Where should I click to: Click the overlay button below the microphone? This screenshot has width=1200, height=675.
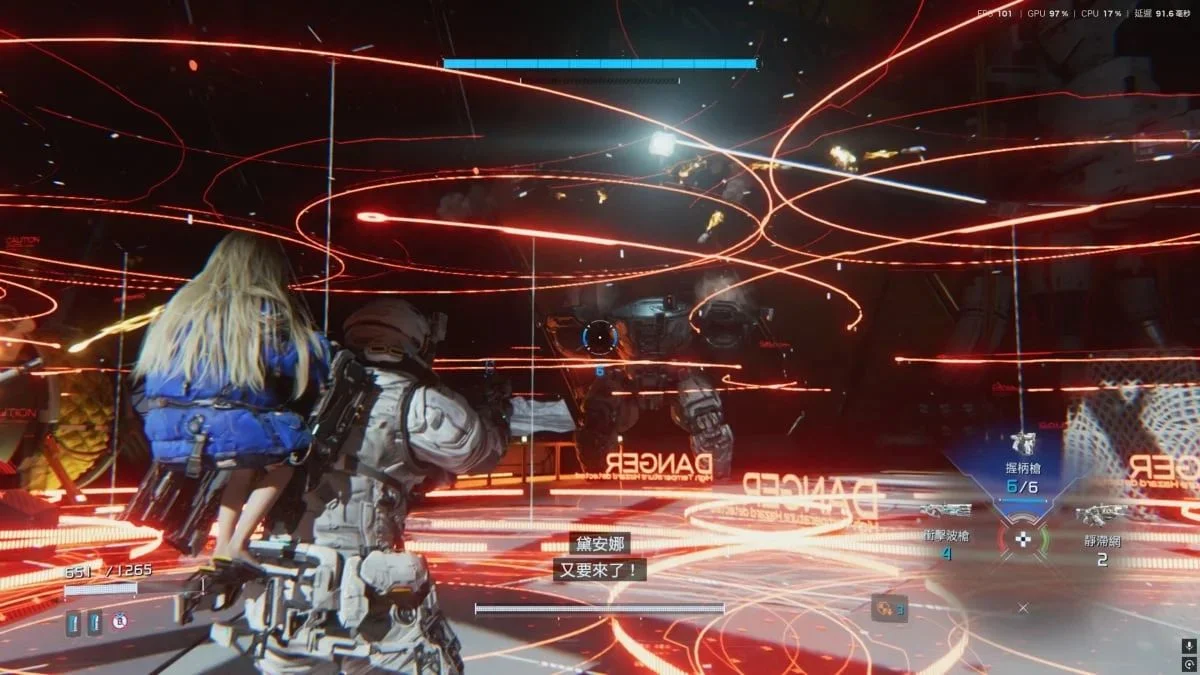tap(1188, 664)
